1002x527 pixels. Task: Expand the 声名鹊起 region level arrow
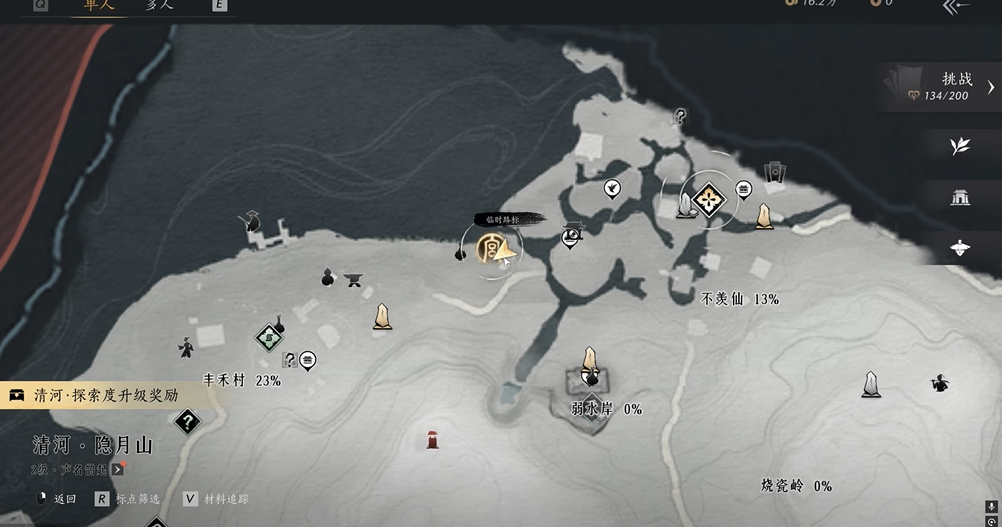pyautogui.click(x=118, y=468)
